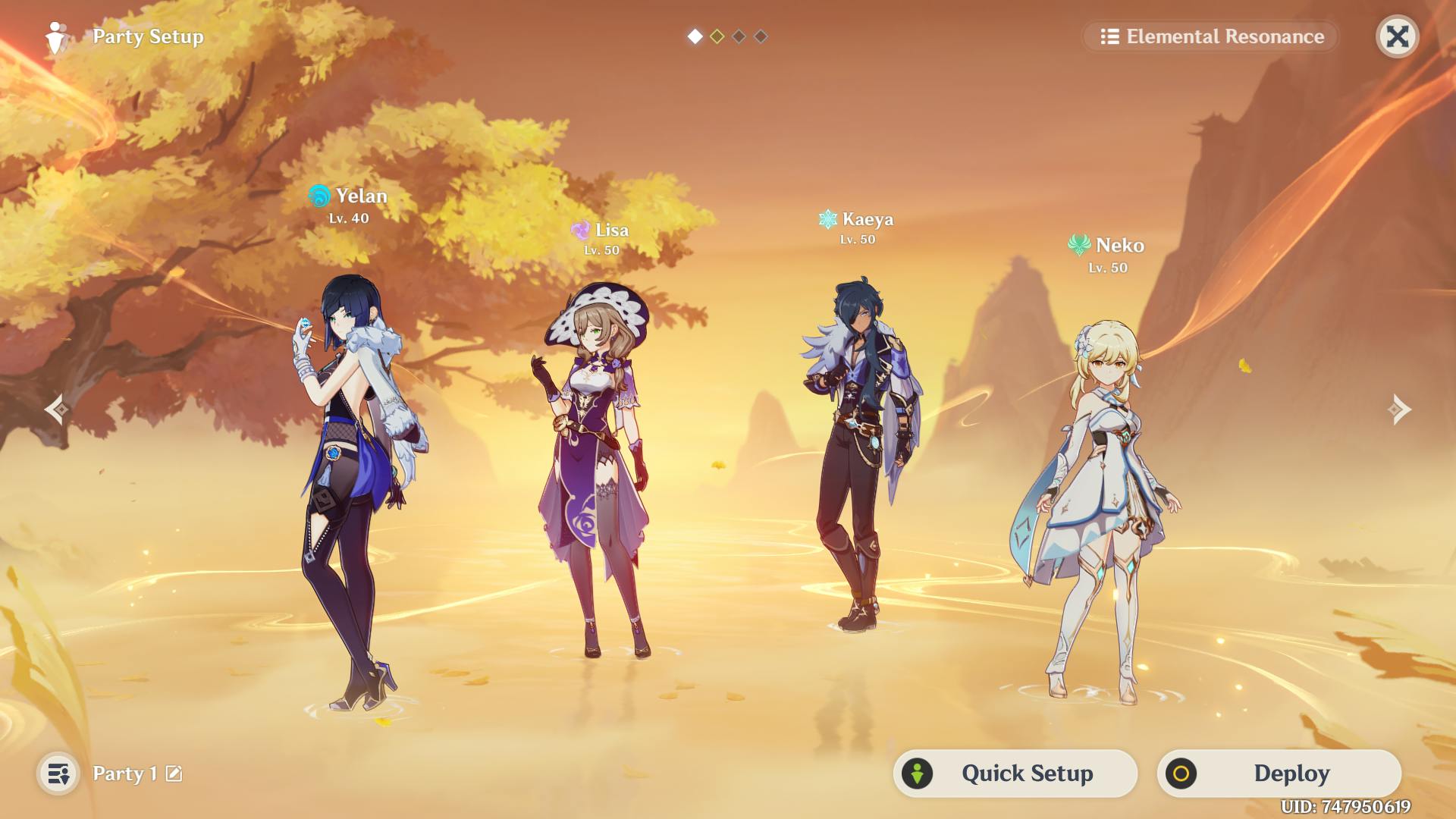This screenshot has height=819, width=1456.
Task: Open the party list management icon
Action: (x=58, y=773)
